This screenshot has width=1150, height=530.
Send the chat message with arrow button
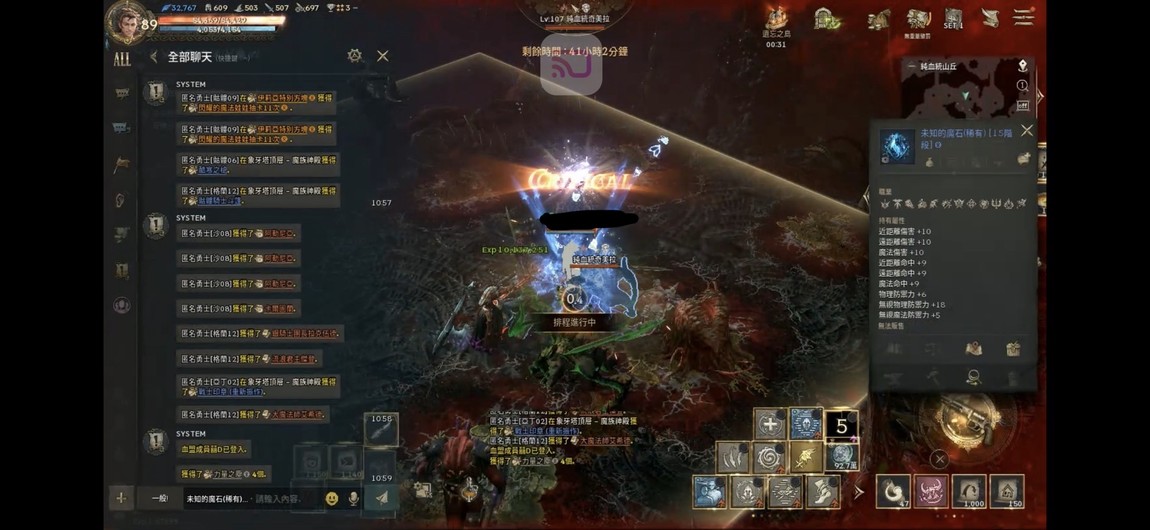382,497
